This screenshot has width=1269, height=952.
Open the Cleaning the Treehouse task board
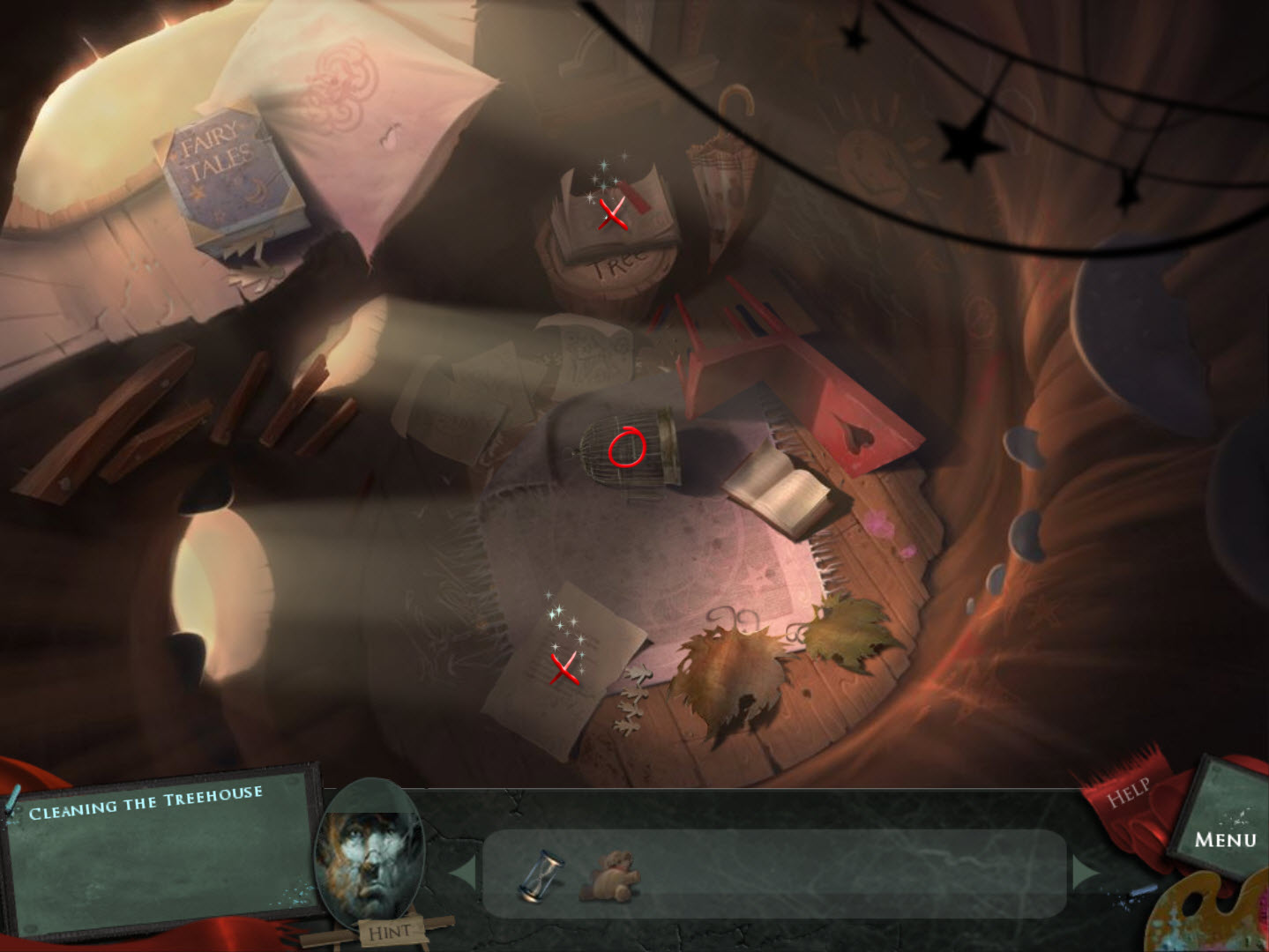tap(159, 852)
